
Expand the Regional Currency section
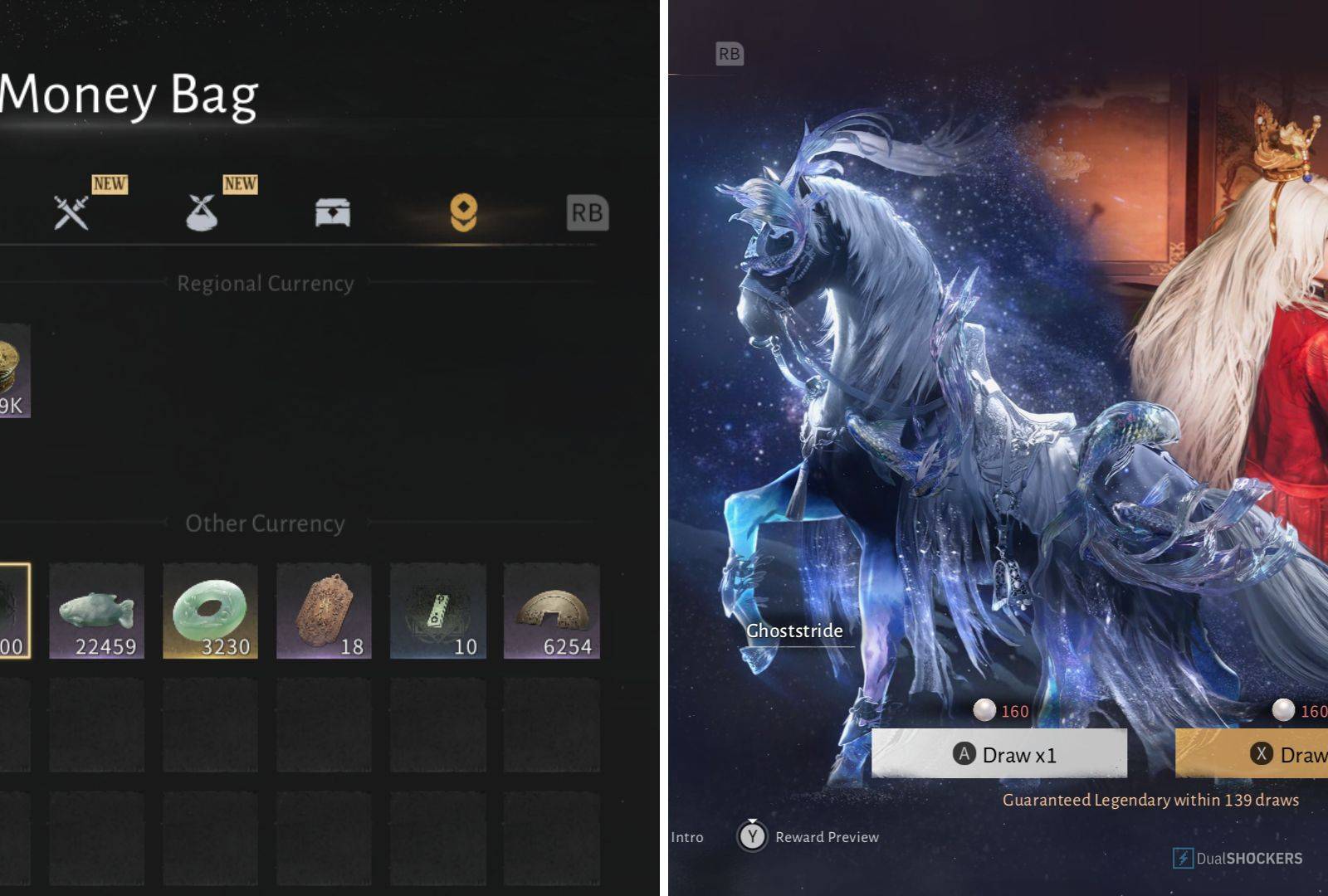coord(266,283)
